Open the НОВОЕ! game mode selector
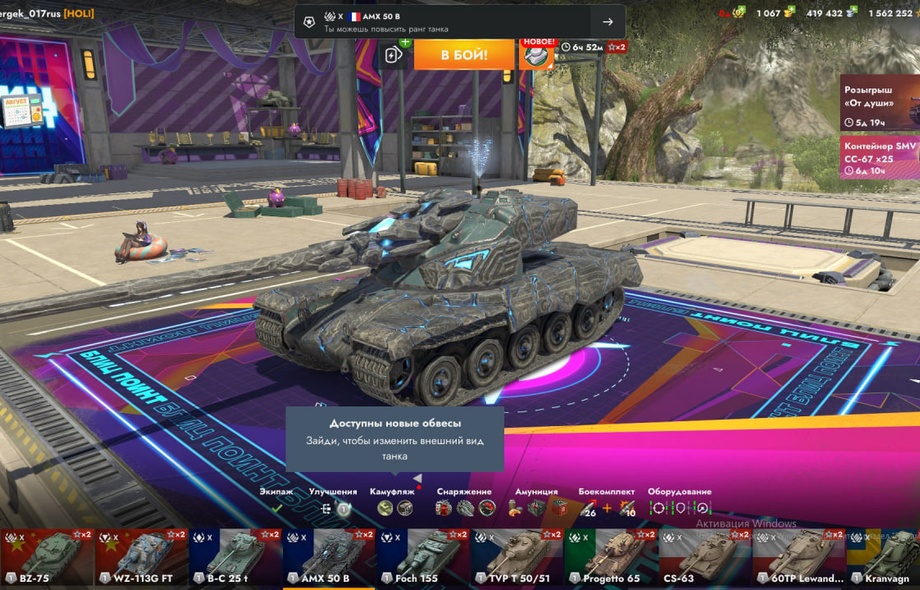This screenshot has width=920, height=590. coord(538,54)
